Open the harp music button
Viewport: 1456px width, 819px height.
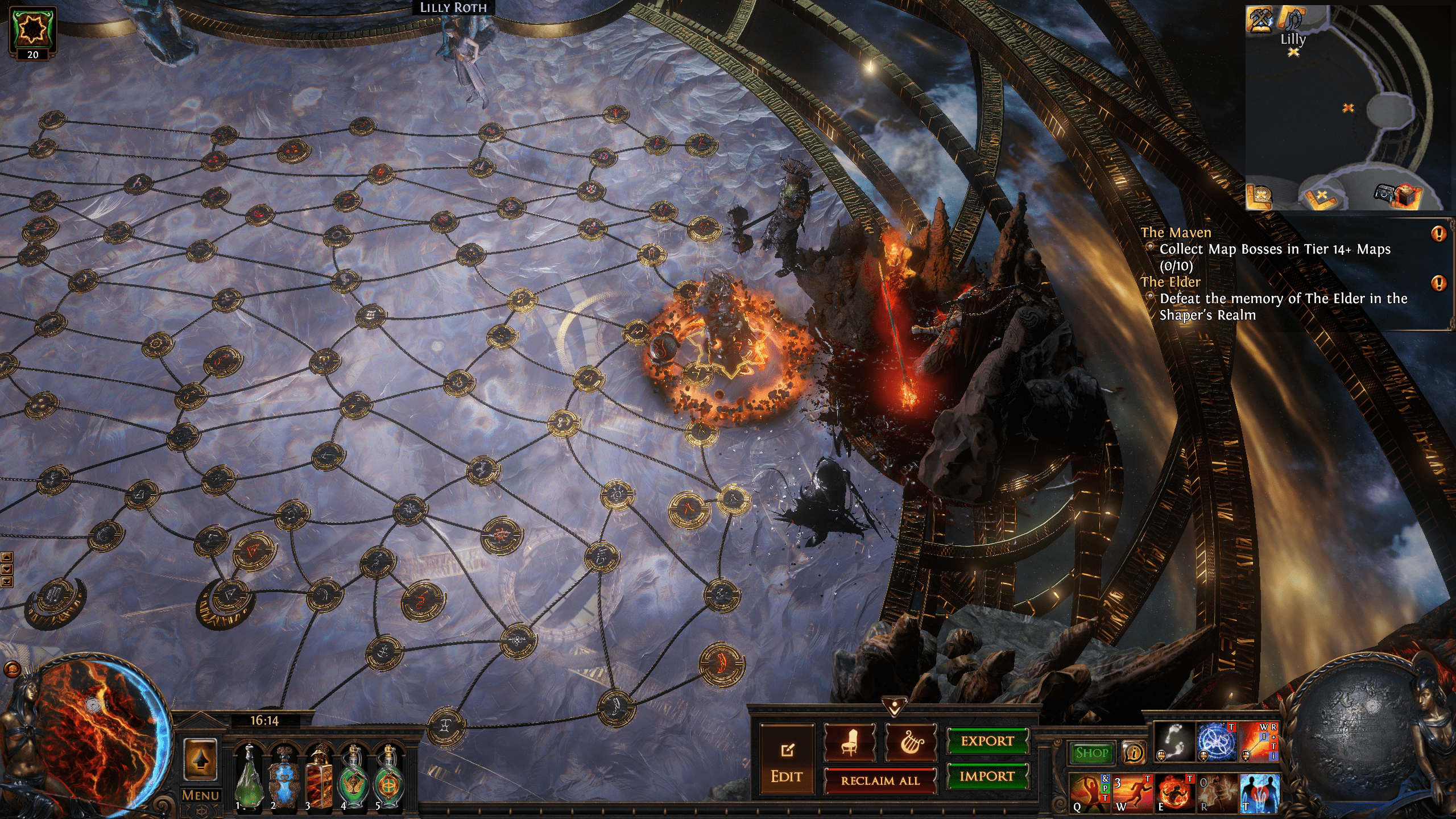click(911, 742)
